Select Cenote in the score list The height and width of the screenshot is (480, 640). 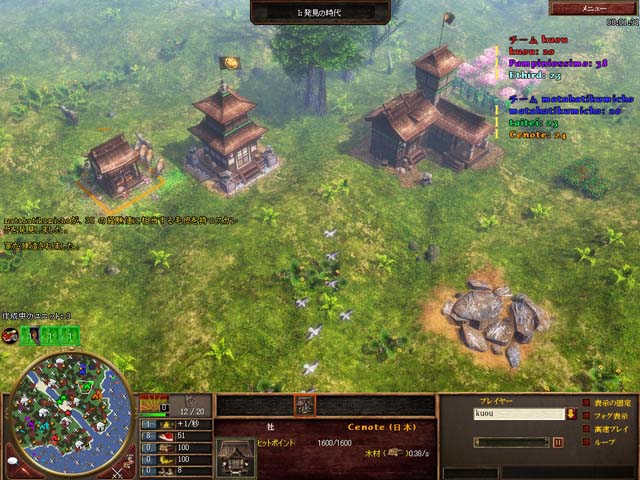tap(539, 134)
